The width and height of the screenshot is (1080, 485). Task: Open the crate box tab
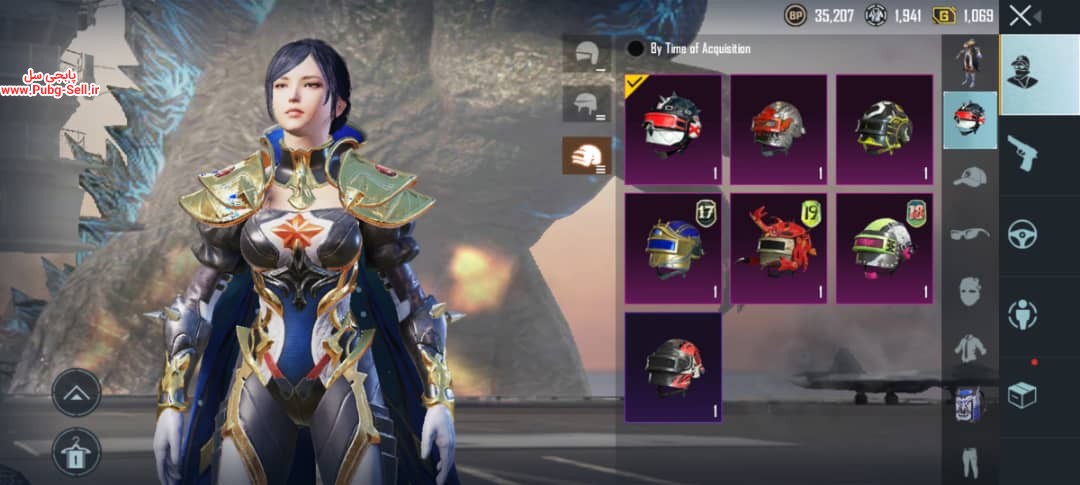point(1022,396)
